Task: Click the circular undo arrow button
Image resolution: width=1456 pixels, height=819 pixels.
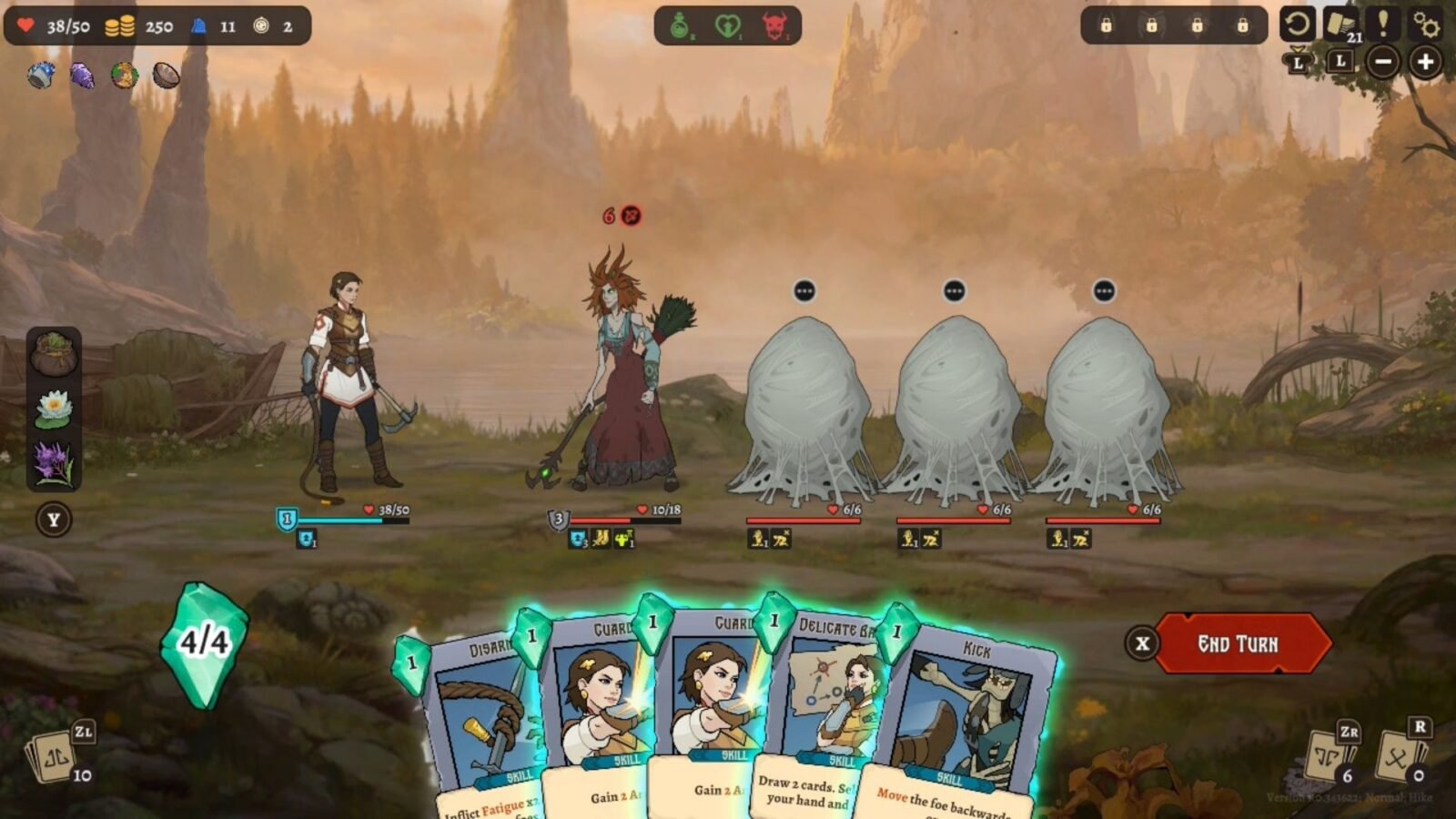Action: [1297, 24]
